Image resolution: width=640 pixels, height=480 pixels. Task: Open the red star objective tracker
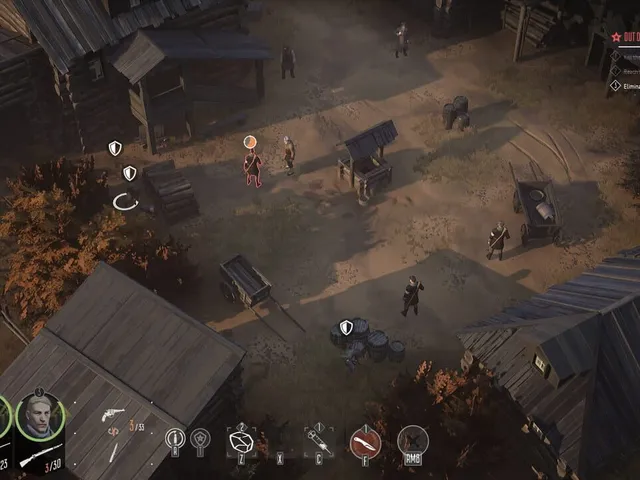coord(617,35)
